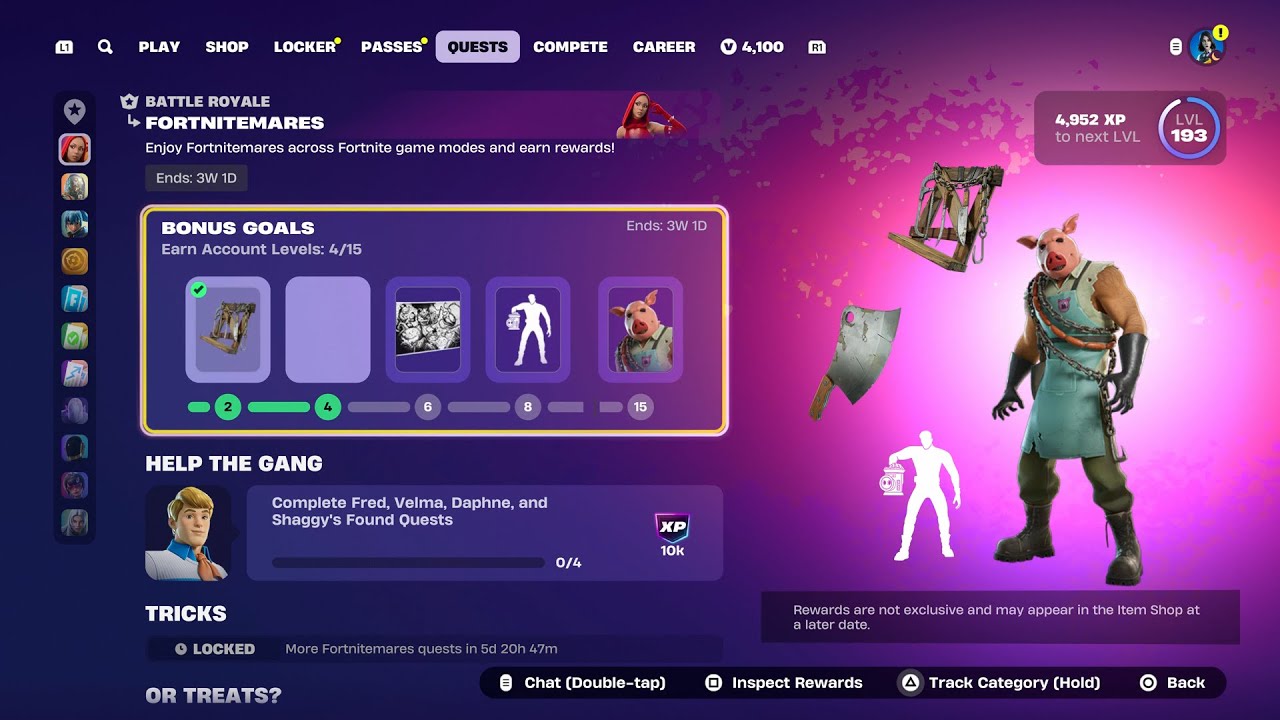This screenshot has width=1280, height=720.
Task: Open the SHOP tab
Action: tap(227, 46)
